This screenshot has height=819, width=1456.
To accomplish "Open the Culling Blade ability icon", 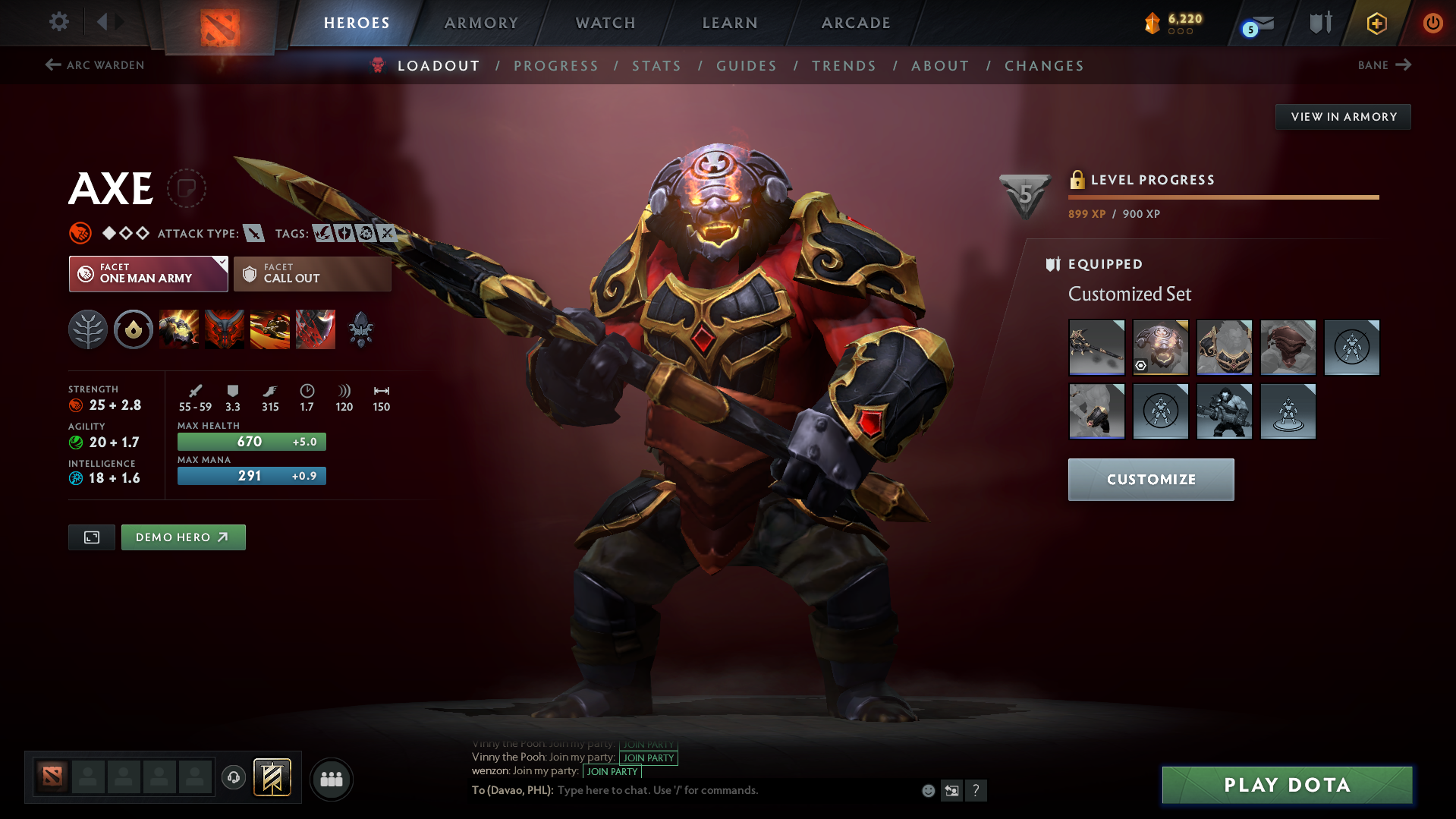I will [316, 329].
